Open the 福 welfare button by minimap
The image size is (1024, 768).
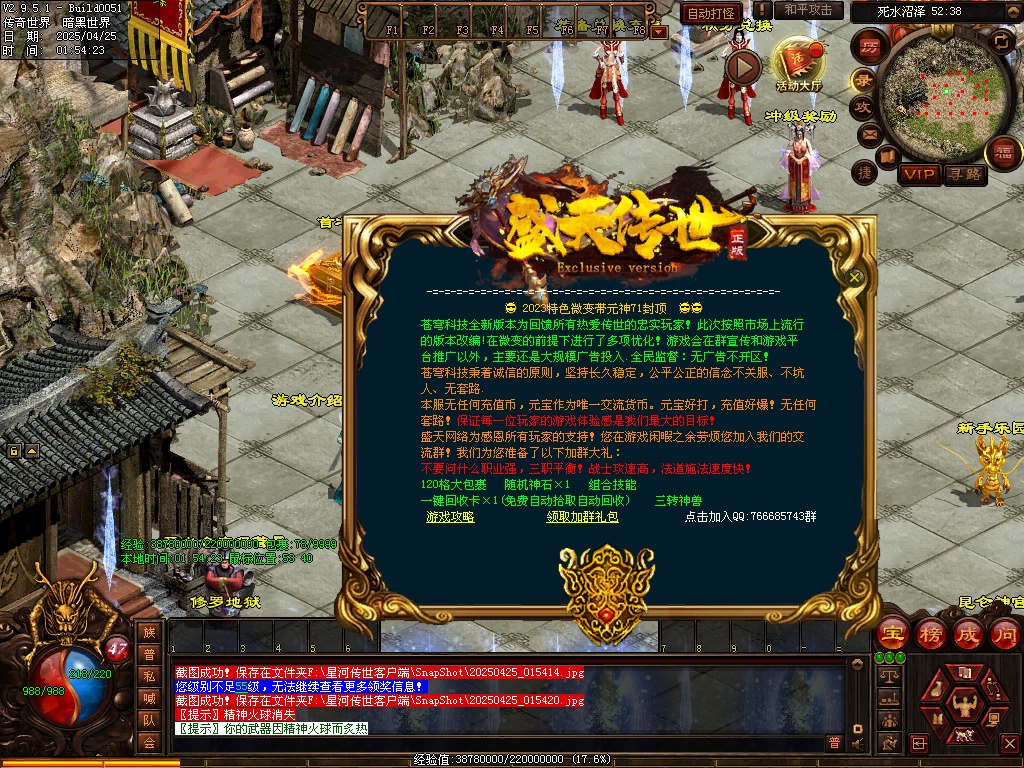(x=1003, y=152)
